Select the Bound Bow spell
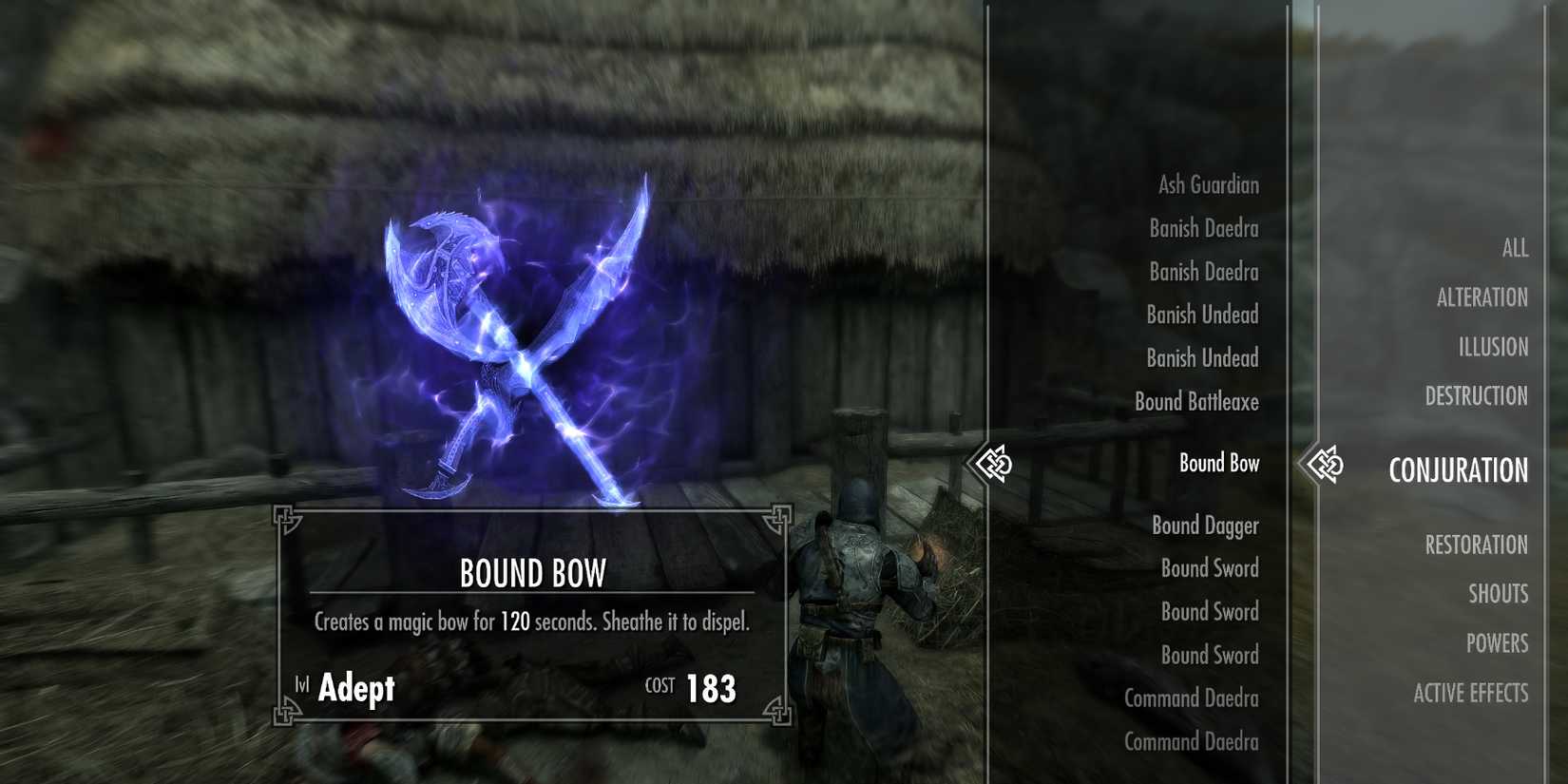The width and height of the screenshot is (1568, 784). [x=1218, y=464]
